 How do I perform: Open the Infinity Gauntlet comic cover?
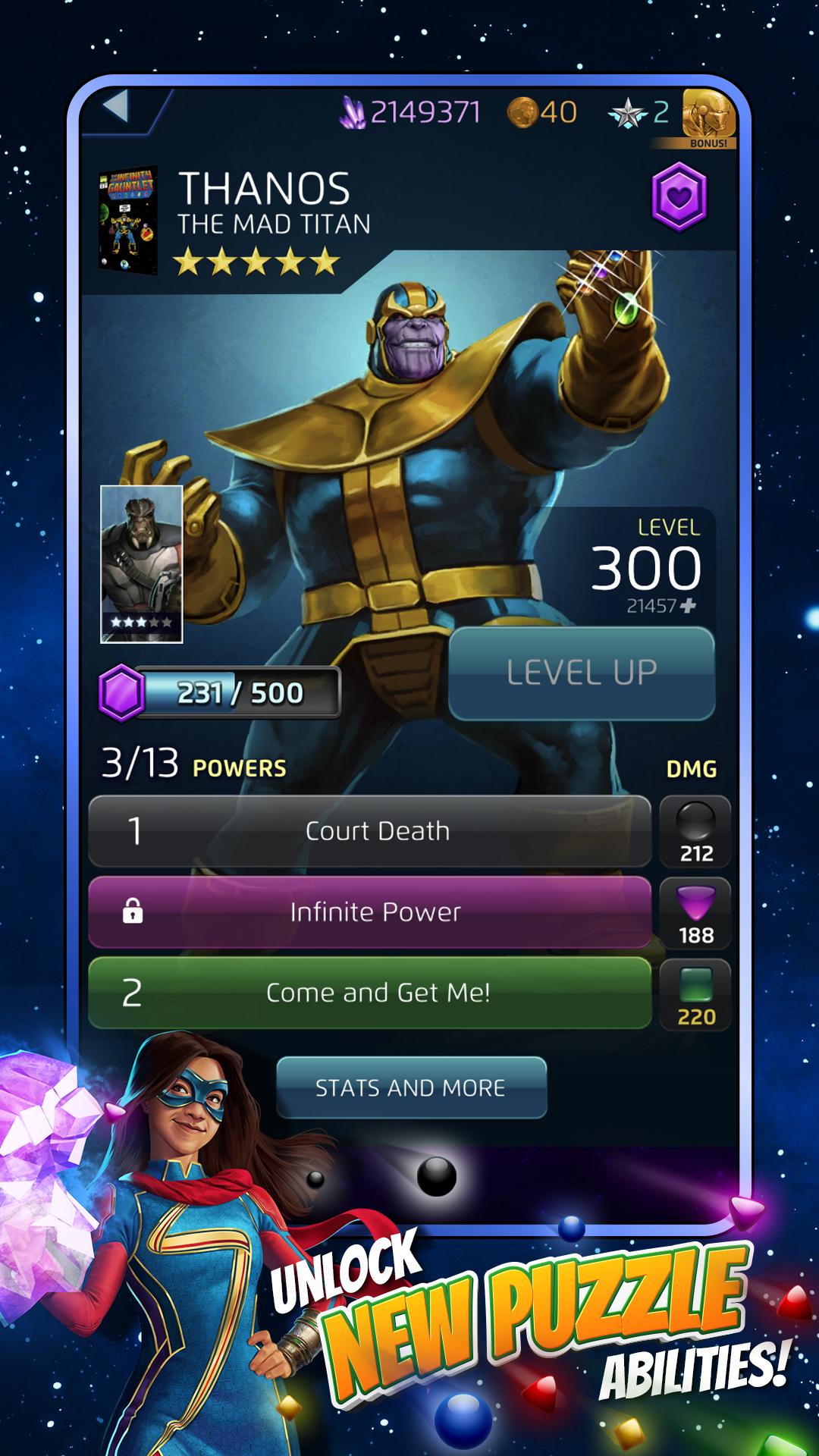[128, 220]
